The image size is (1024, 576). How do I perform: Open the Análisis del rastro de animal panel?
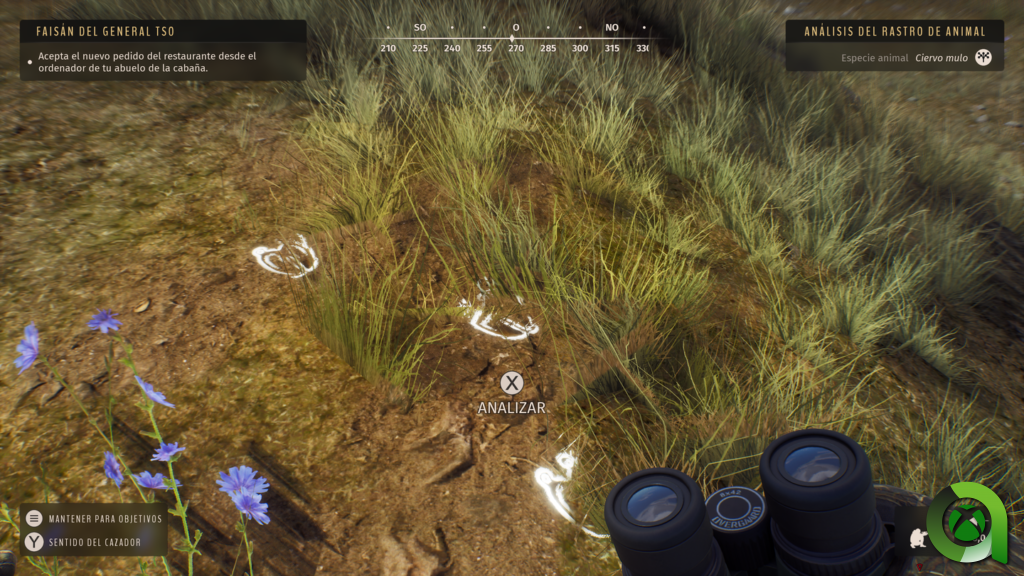(x=894, y=32)
